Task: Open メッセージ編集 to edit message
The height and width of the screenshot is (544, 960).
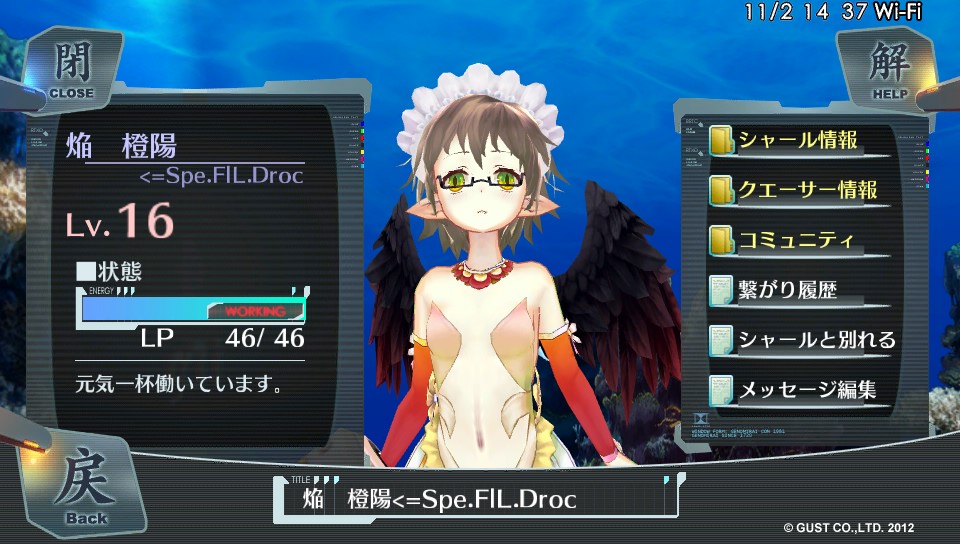Action: coord(798,390)
